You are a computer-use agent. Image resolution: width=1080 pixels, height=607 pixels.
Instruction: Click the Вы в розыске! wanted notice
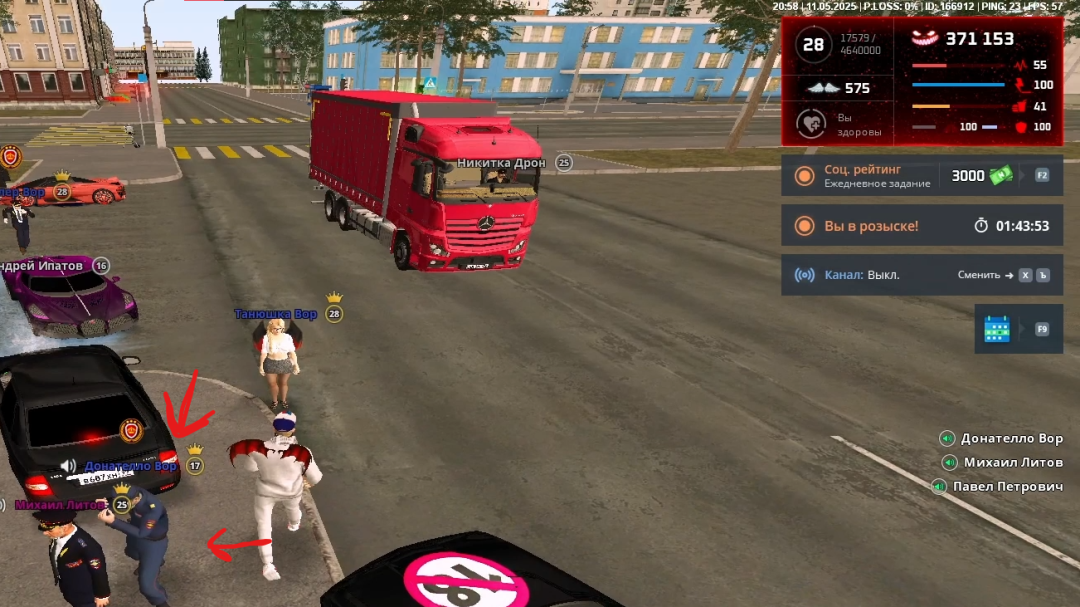coord(871,226)
